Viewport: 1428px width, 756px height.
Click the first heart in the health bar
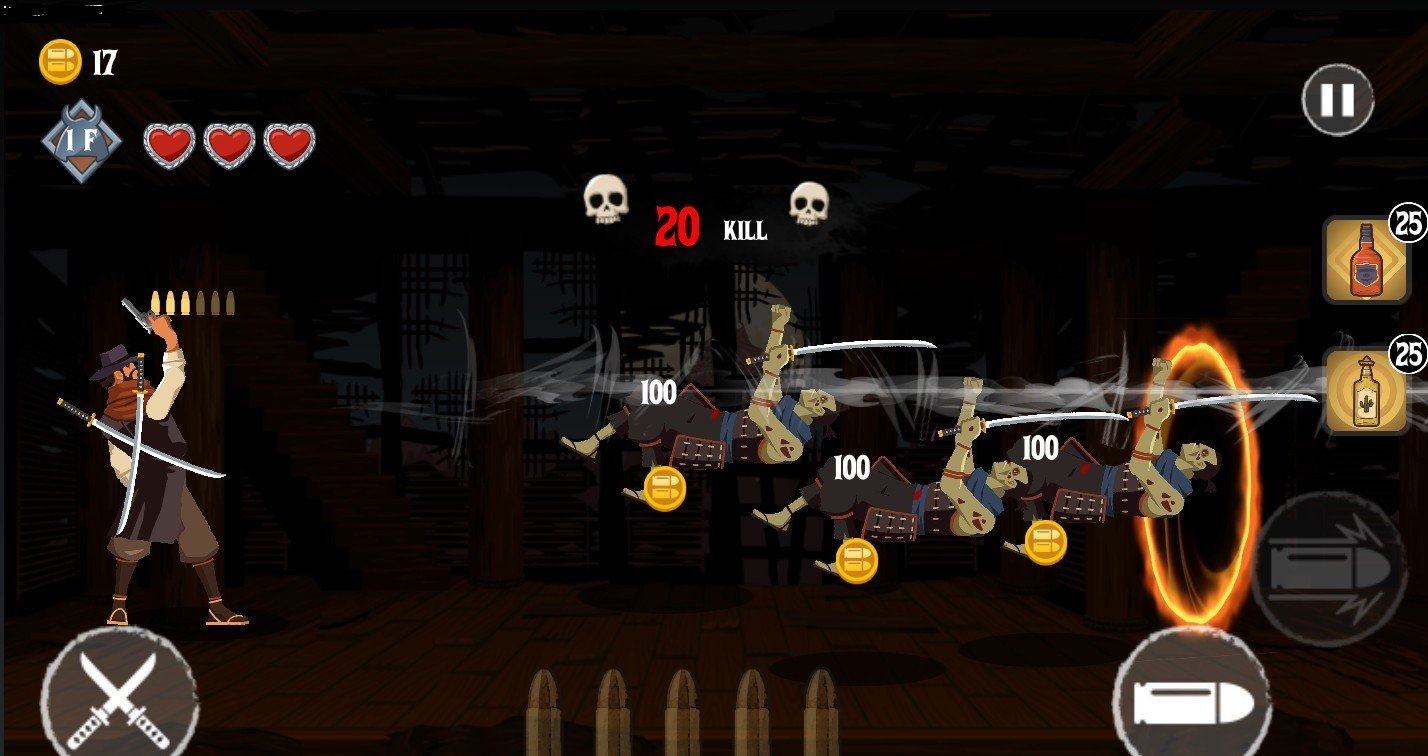[168, 144]
